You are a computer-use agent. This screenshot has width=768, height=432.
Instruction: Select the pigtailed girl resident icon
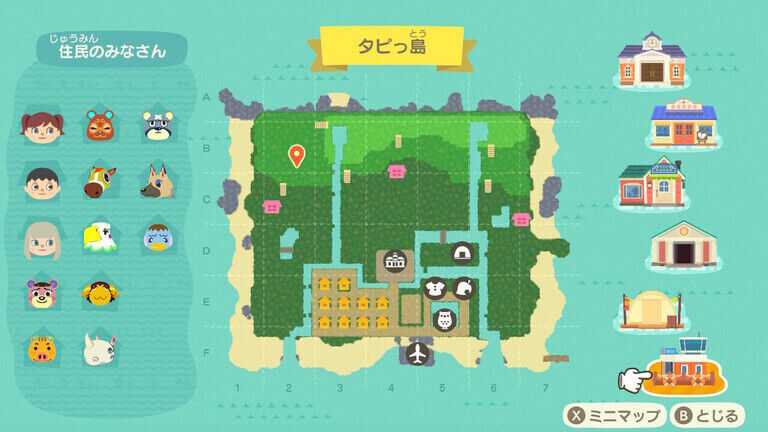(41, 127)
